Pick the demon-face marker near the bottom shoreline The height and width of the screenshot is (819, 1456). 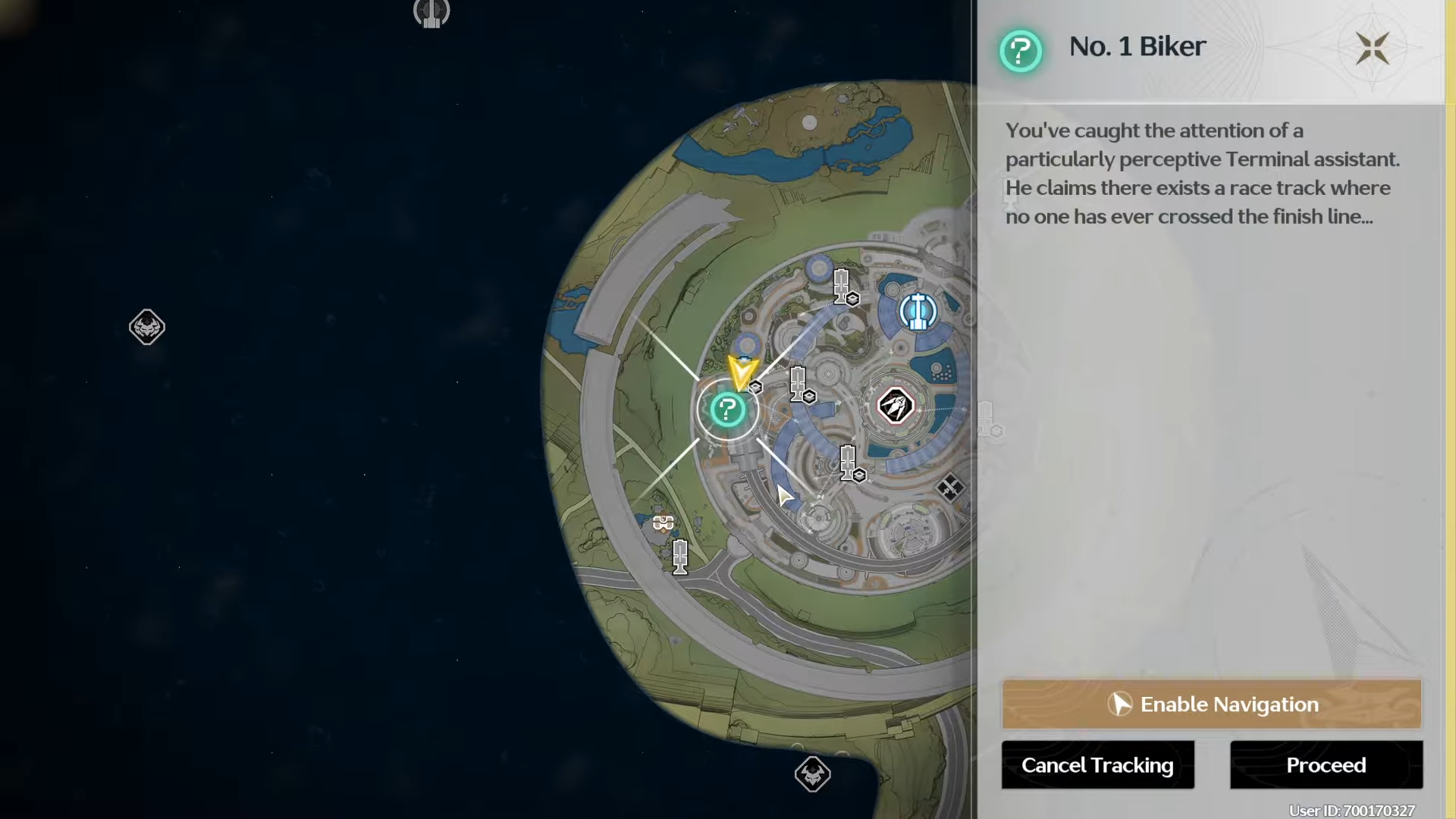click(x=812, y=774)
